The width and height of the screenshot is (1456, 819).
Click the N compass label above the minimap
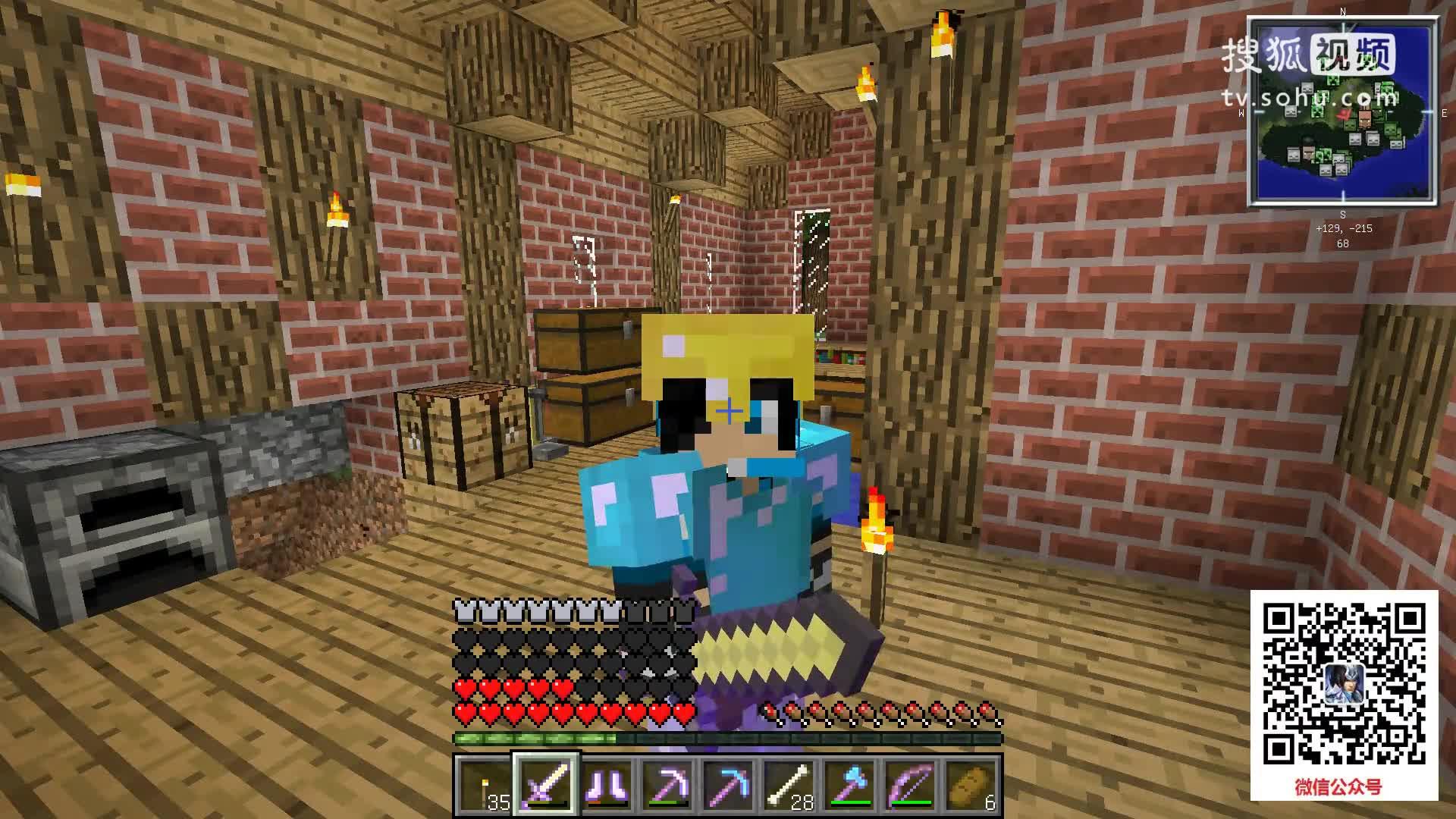click(x=1342, y=11)
